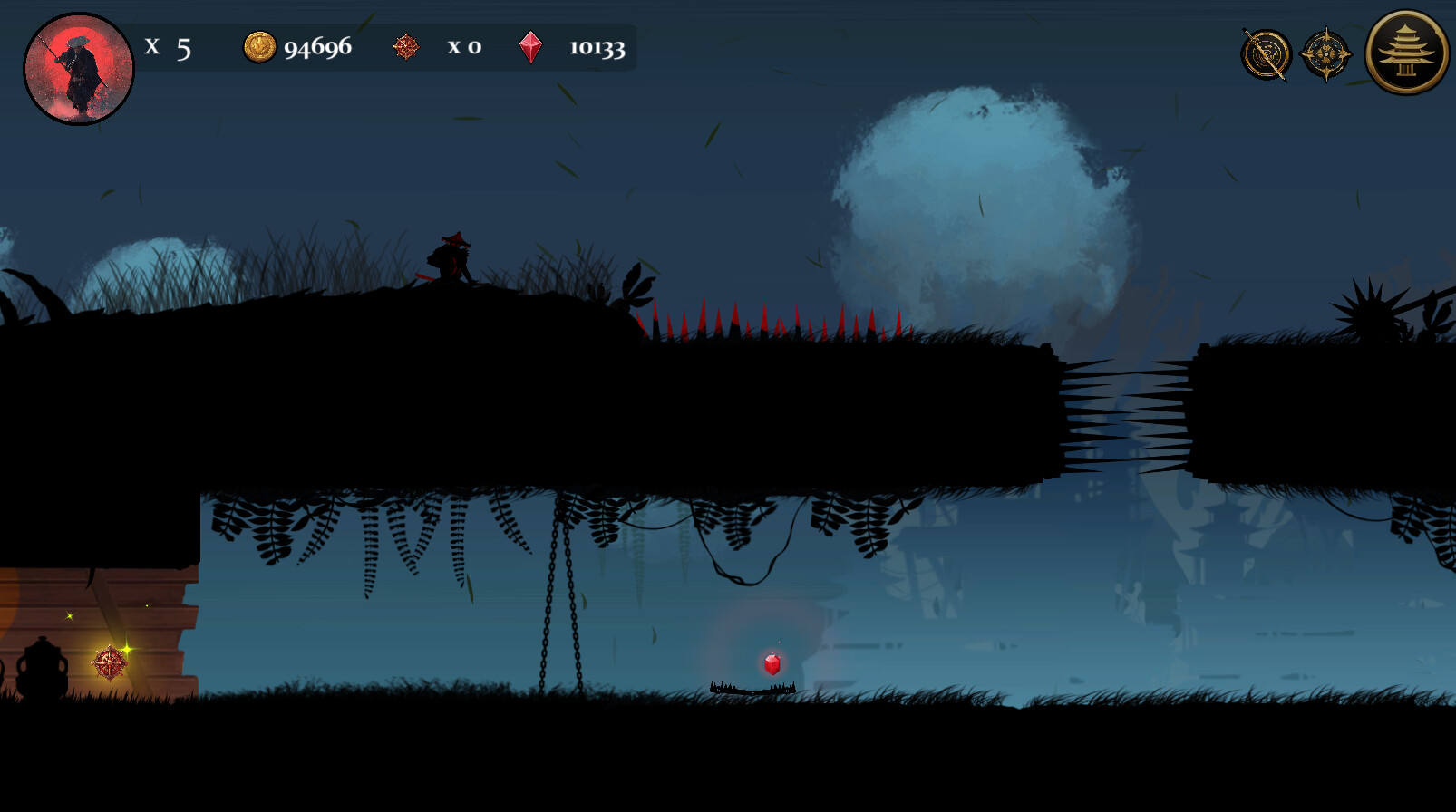Open the samurai avatar portrait

click(x=78, y=68)
